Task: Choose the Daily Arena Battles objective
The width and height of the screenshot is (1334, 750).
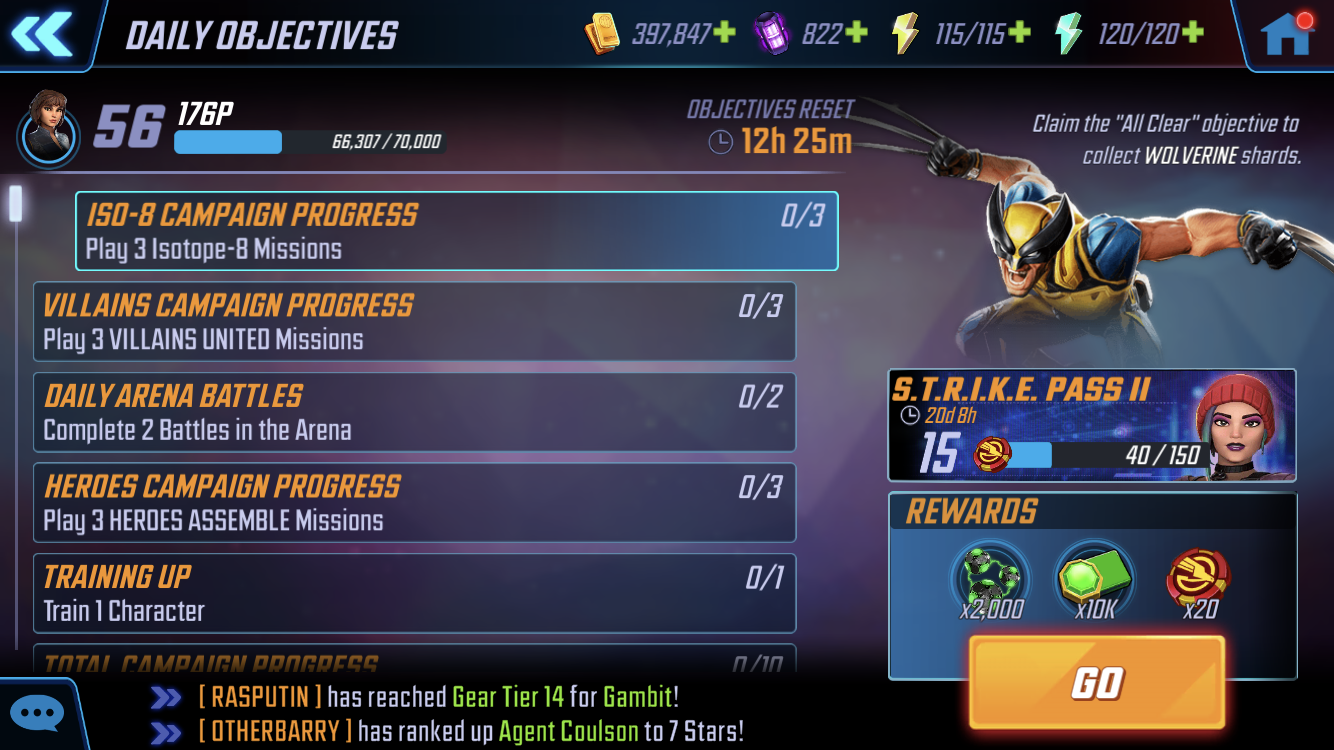Action: coord(414,412)
